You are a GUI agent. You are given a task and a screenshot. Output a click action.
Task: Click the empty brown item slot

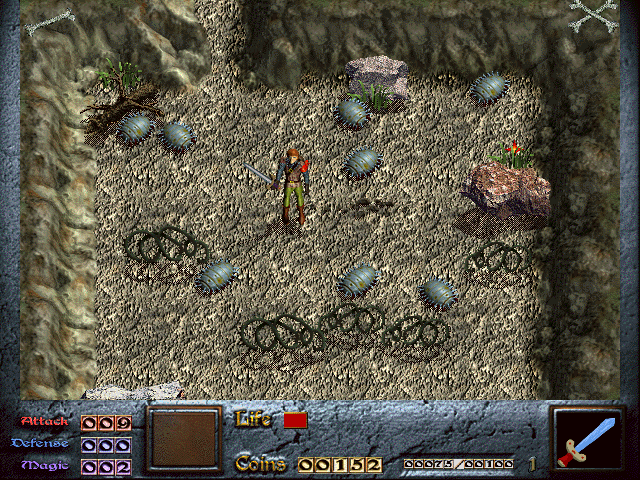[x=183, y=439]
